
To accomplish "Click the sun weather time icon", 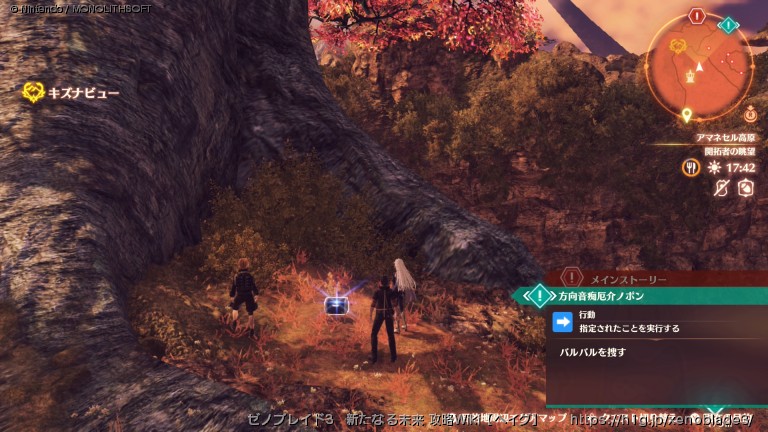I will [714, 168].
